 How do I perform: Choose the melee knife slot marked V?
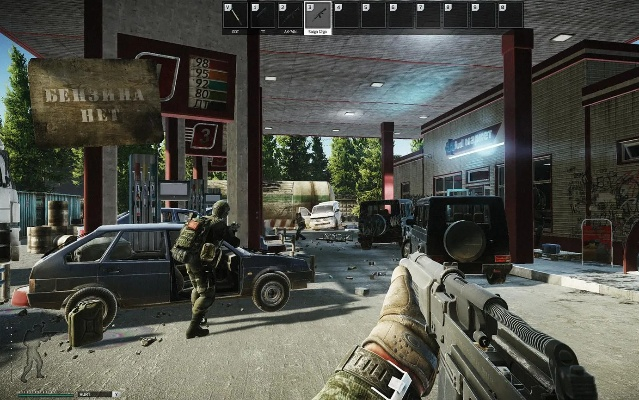pyautogui.click(x=235, y=15)
